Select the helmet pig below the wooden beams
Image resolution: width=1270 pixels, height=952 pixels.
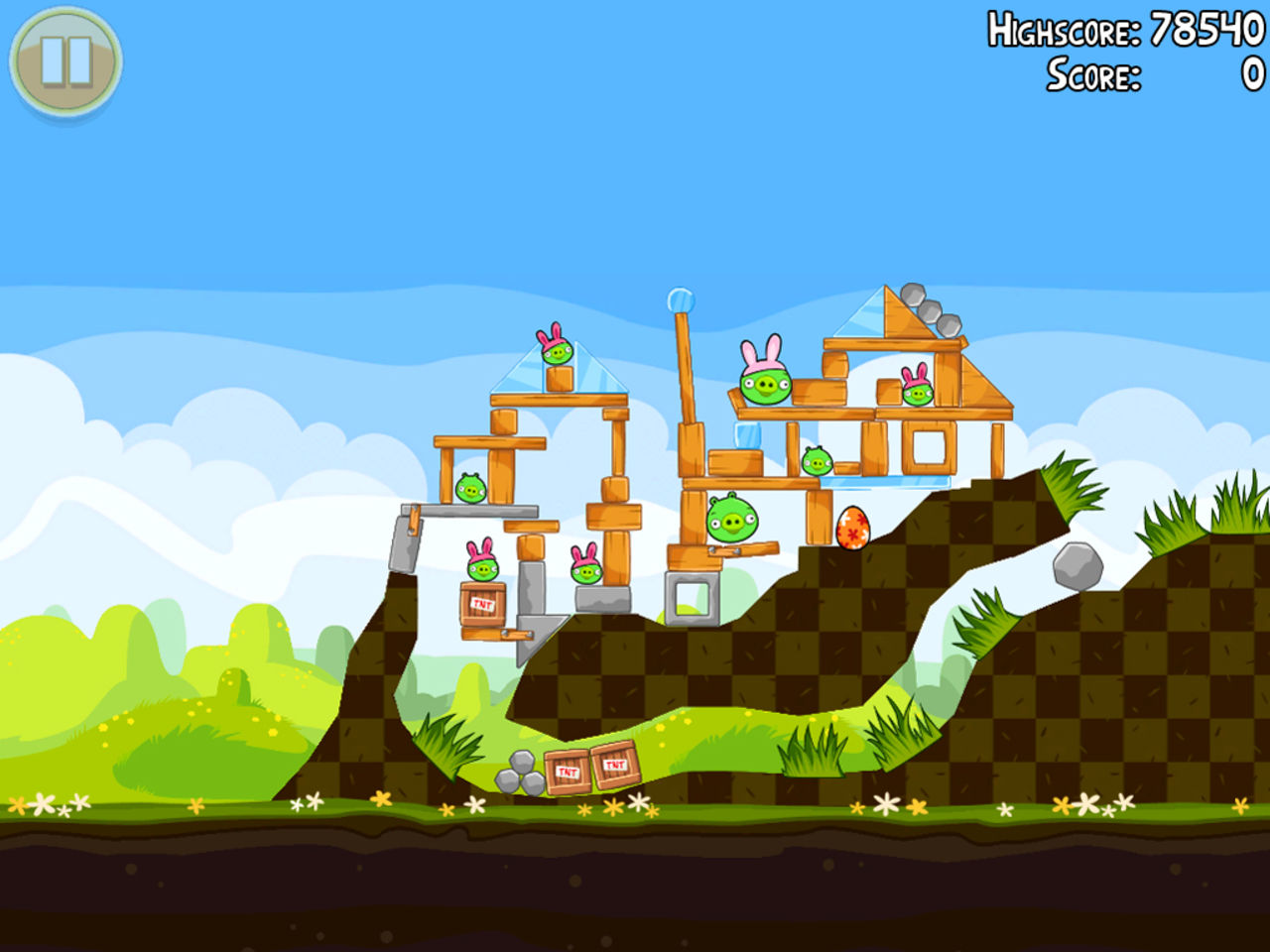[x=816, y=459]
